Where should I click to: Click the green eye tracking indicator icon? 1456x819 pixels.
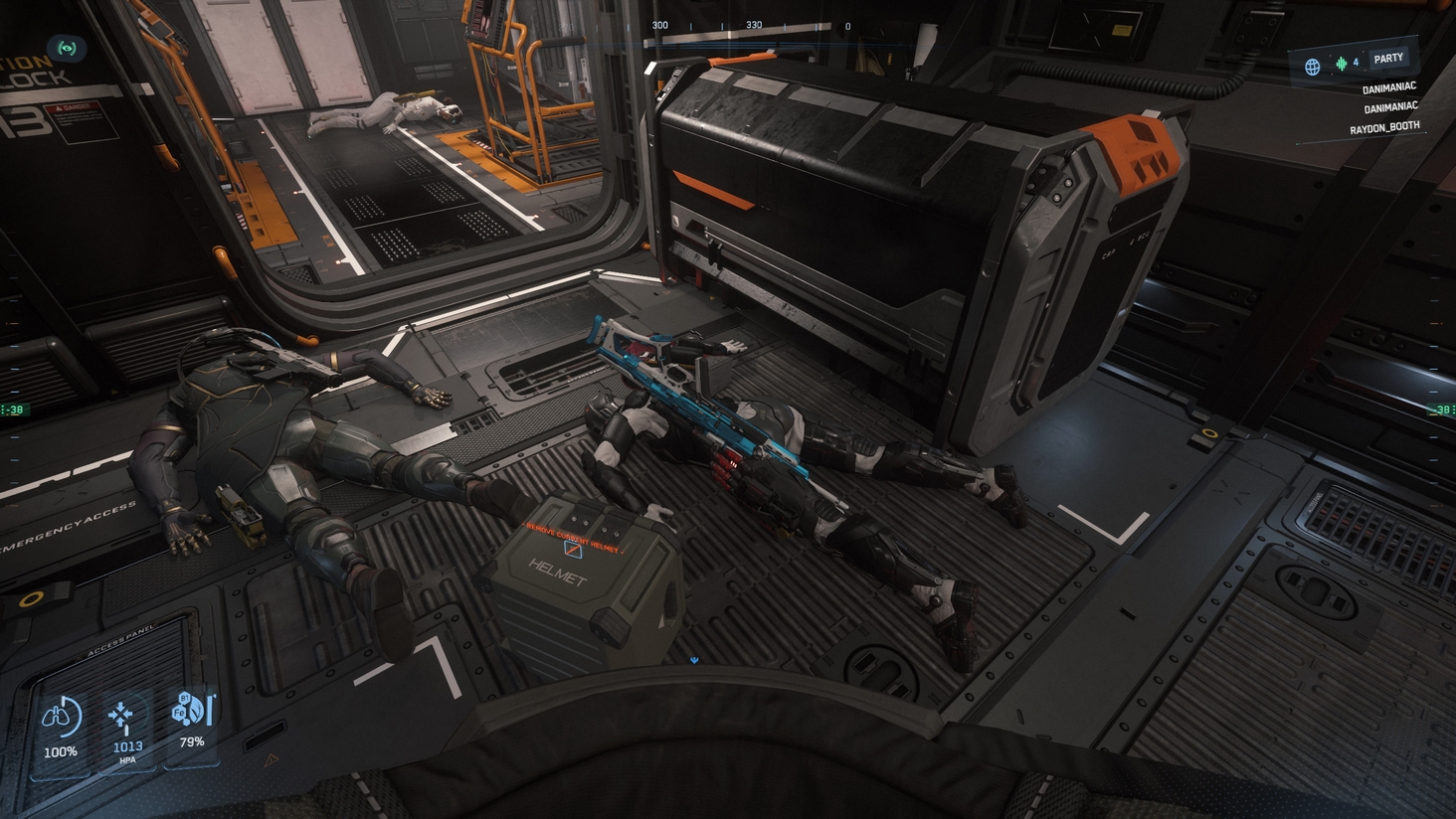(67, 48)
